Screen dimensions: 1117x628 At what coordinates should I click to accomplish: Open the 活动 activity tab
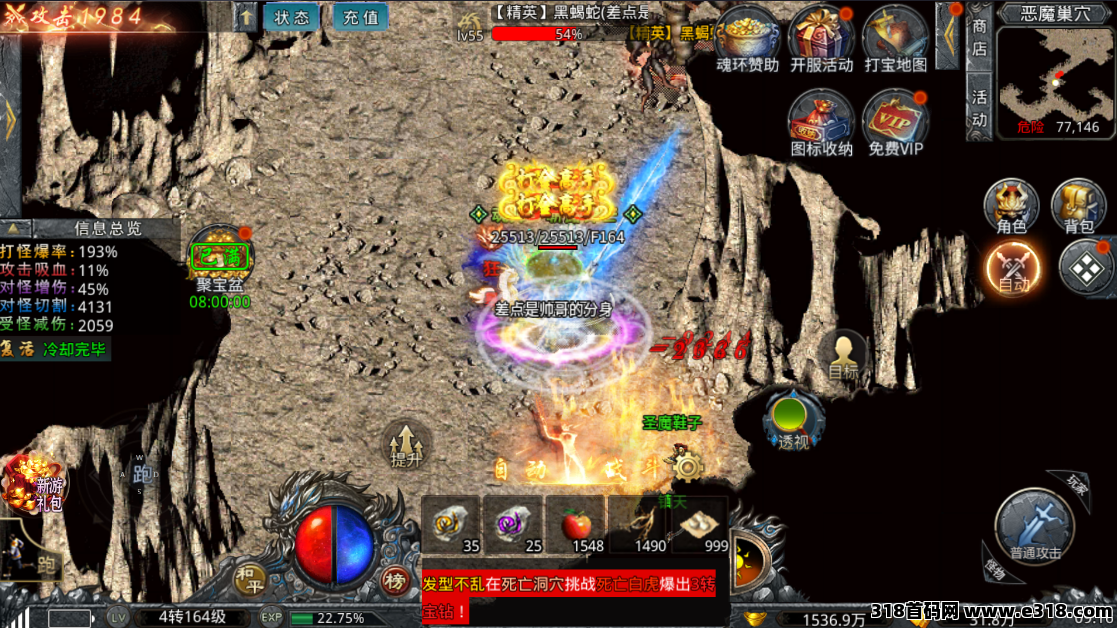point(980,108)
